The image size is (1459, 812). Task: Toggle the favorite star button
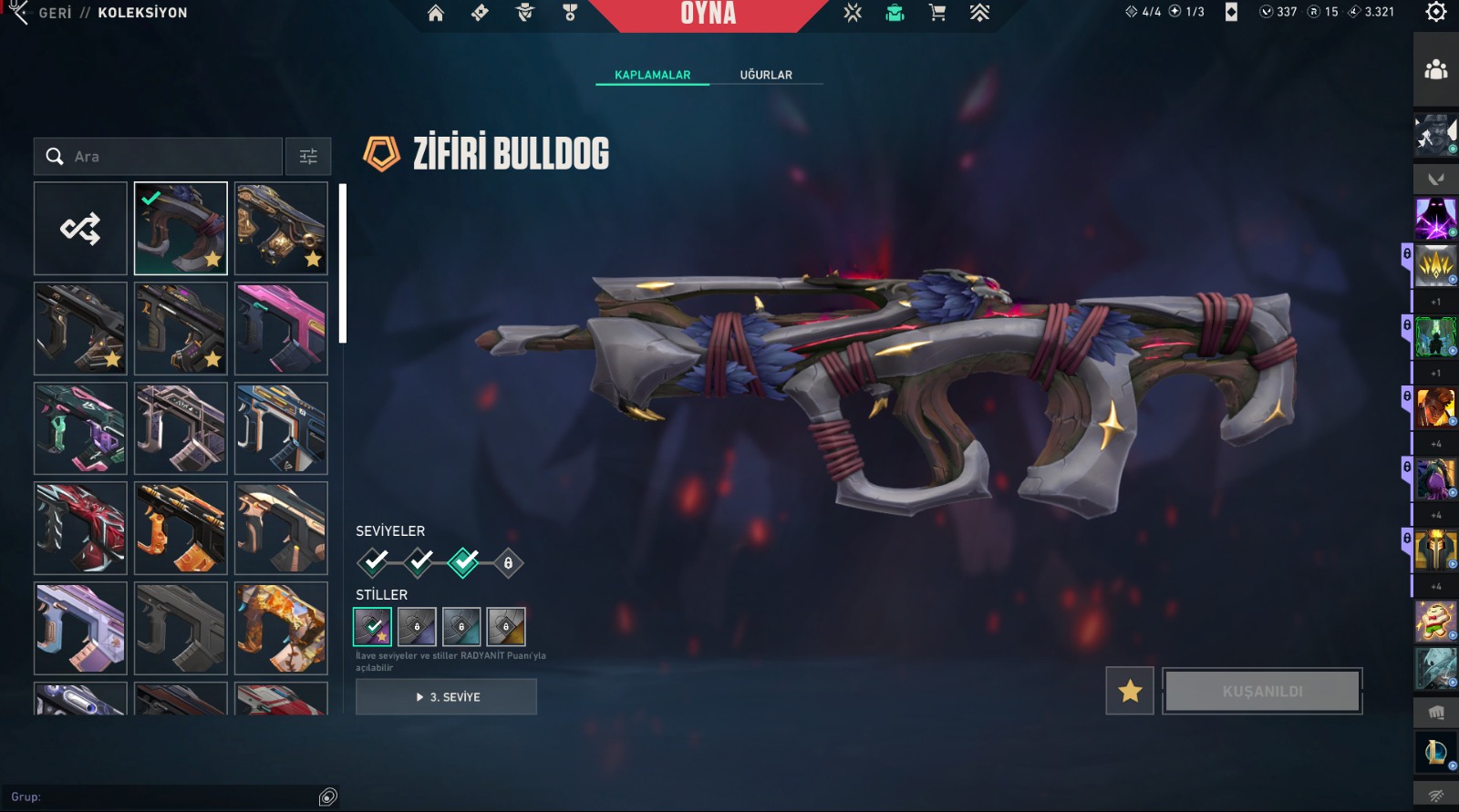(1130, 691)
